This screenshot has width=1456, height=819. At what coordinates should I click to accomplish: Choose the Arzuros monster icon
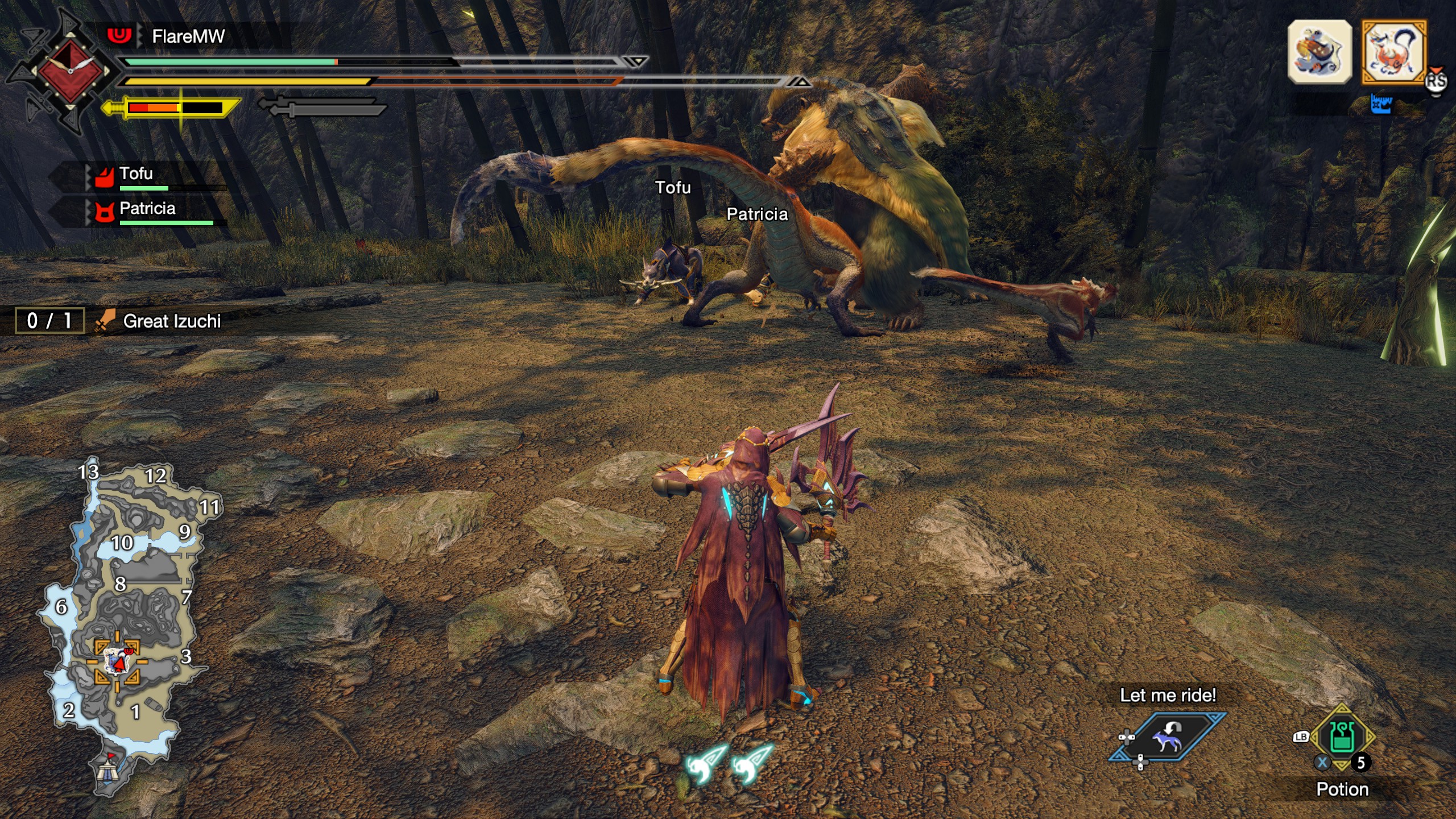pyautogui.click(x=1319, y=52)
